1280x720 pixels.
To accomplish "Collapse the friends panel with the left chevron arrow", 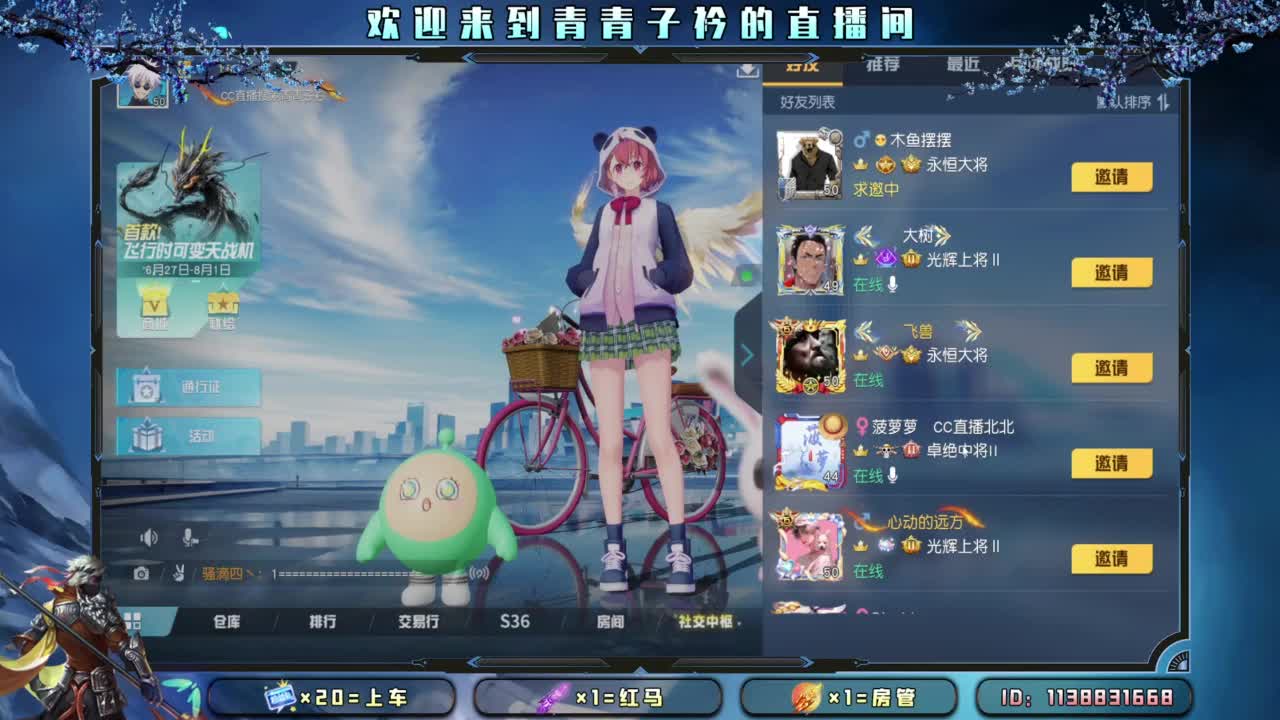I will pos(747,355).
